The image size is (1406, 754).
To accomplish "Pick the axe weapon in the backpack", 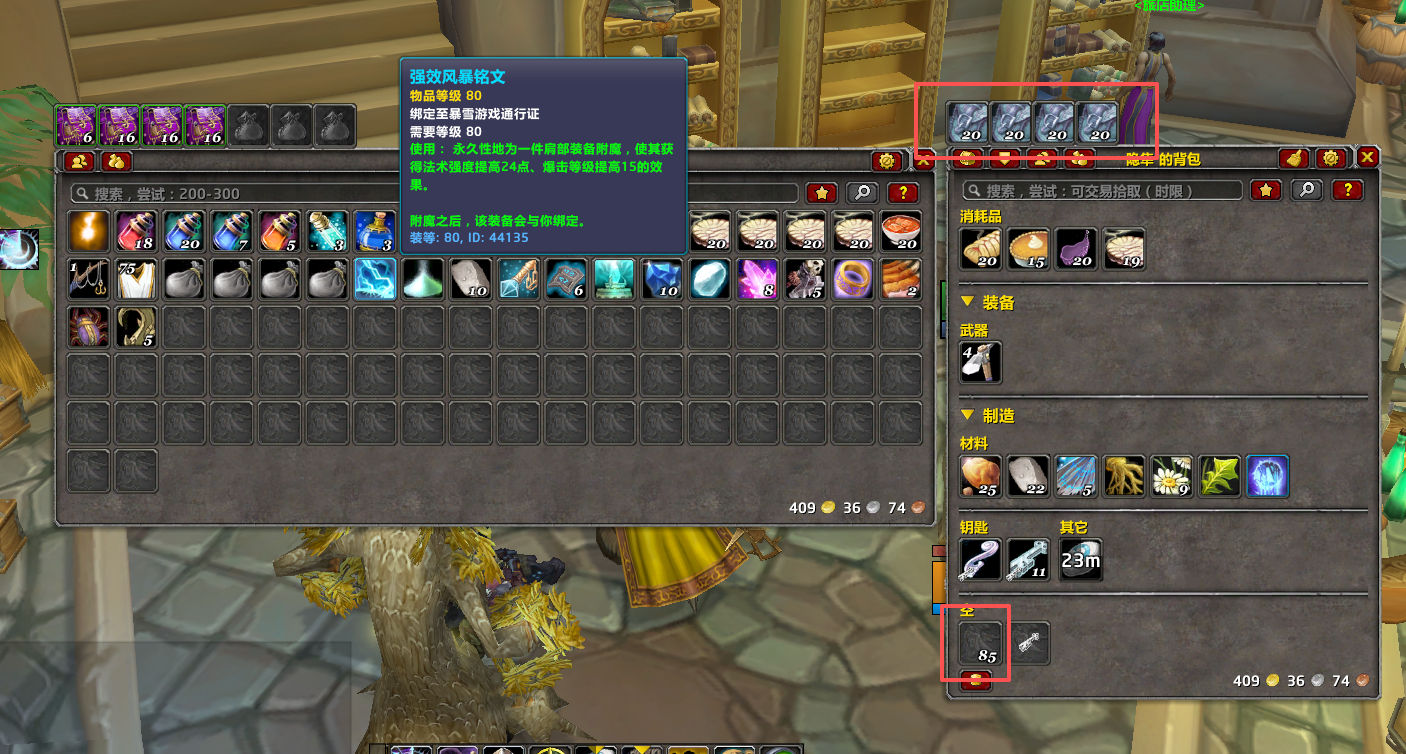I will click(x=980, y=362).
